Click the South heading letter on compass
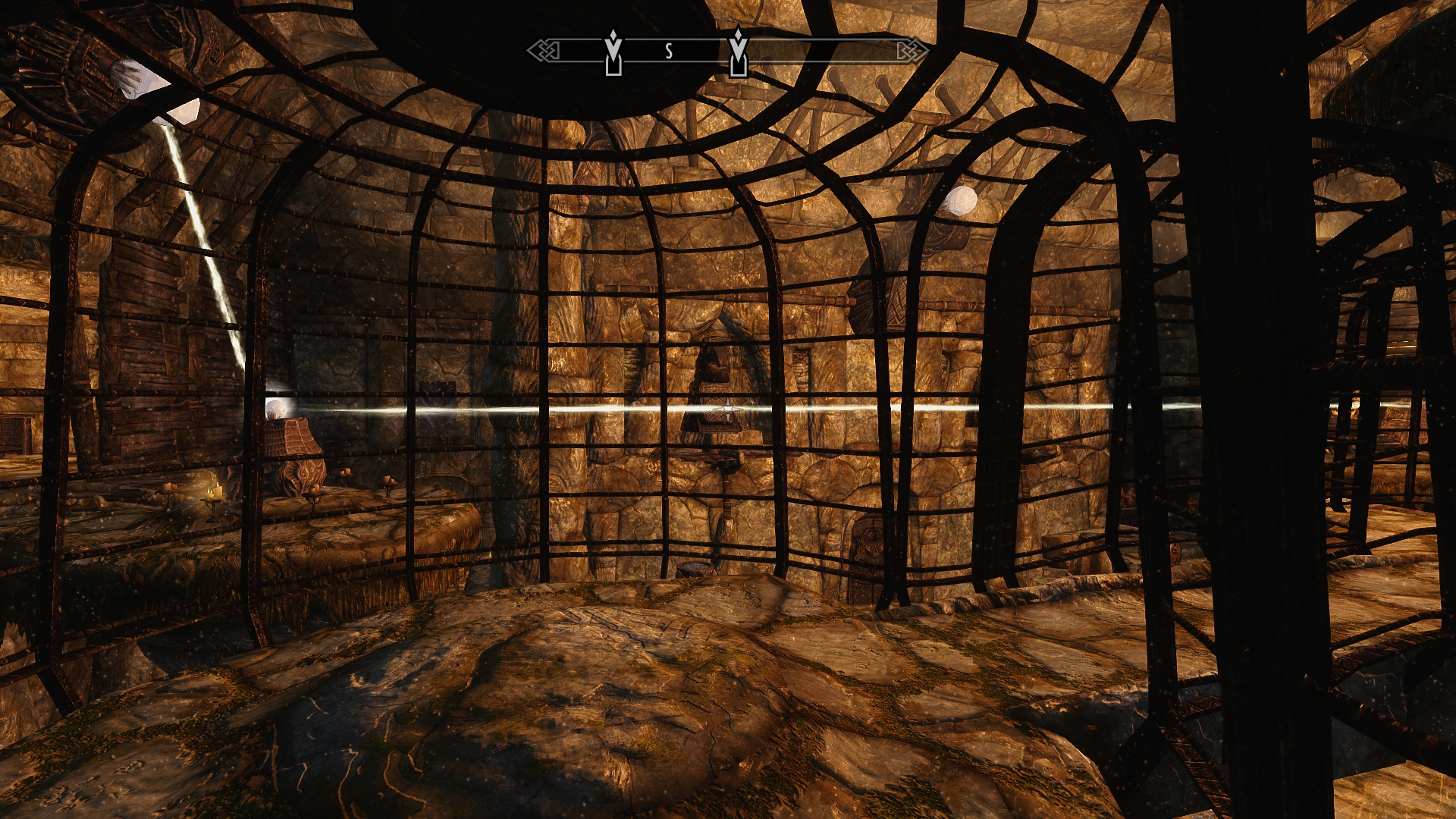Image resolution: width=1456 pixels, height=819 pixels. click(x=668, y=51)
